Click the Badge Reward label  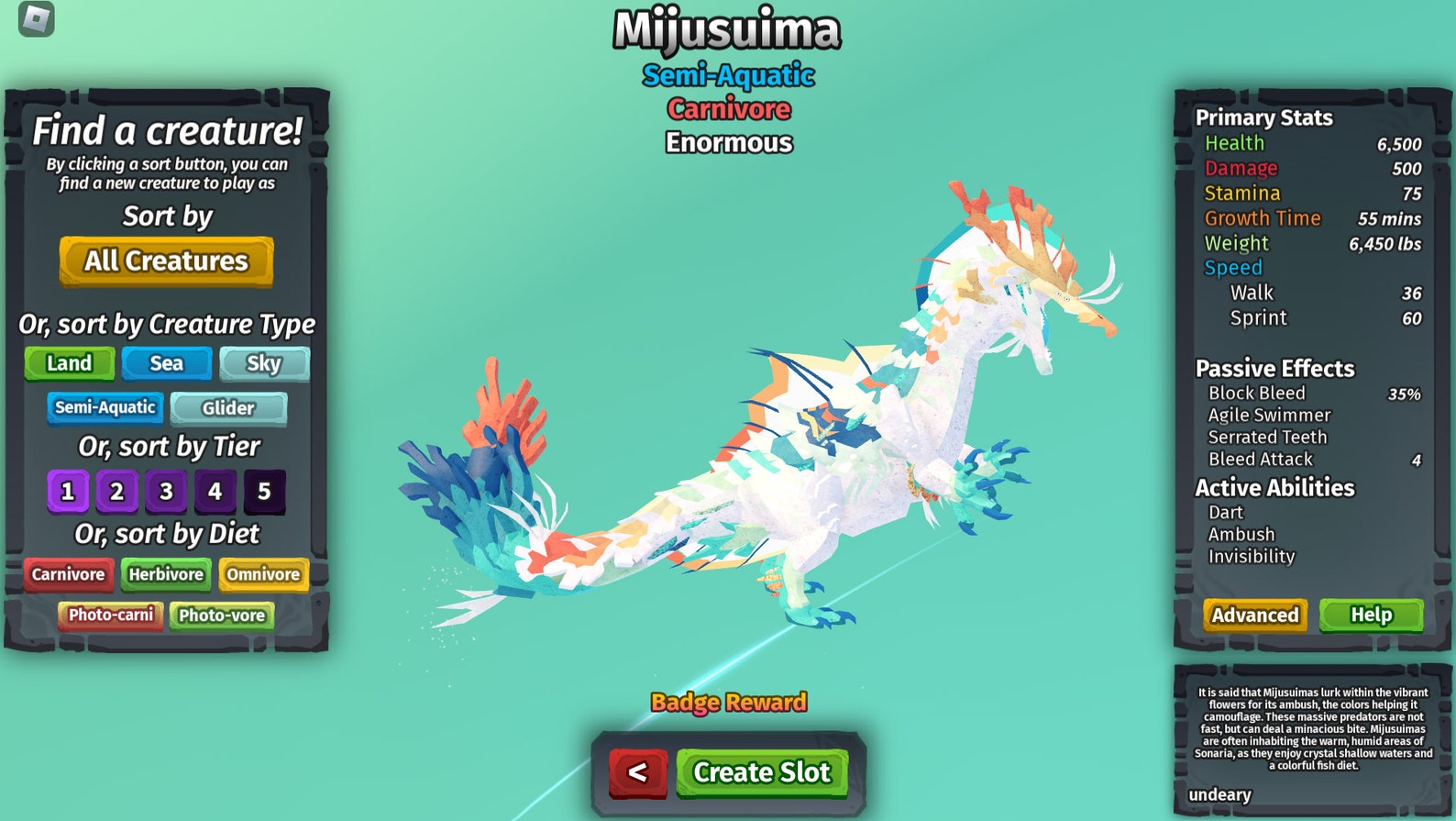pyautogui.click(x=727, y=703)
